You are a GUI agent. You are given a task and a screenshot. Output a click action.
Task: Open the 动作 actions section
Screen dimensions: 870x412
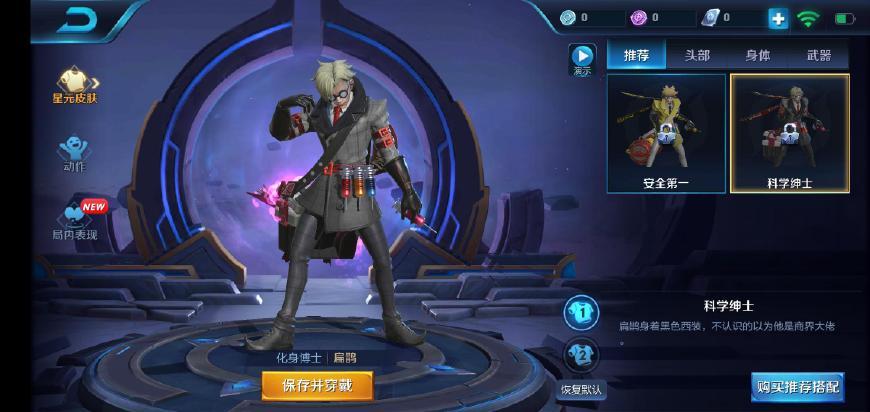pyautogui.click(x=75, y=152)
